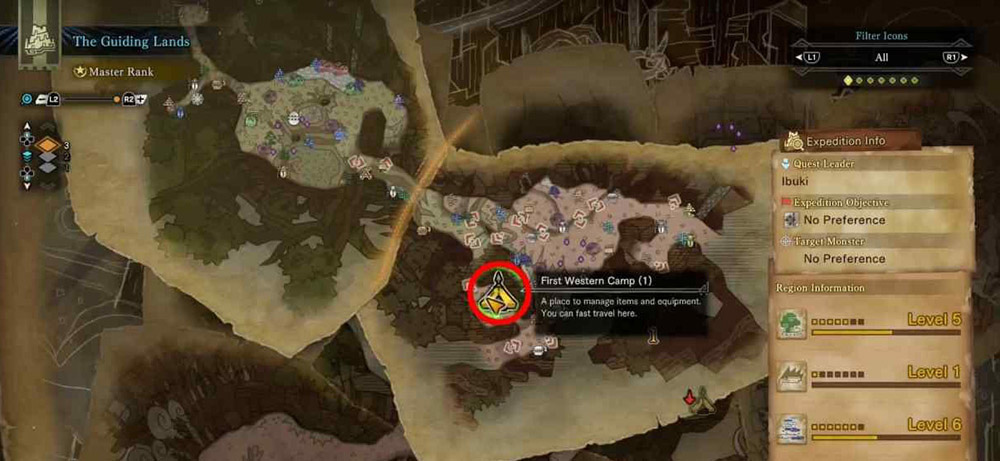This screenshot has height=461, width=1000.
Task: Set the Target Monster preference
Action: tap(844, 259)
